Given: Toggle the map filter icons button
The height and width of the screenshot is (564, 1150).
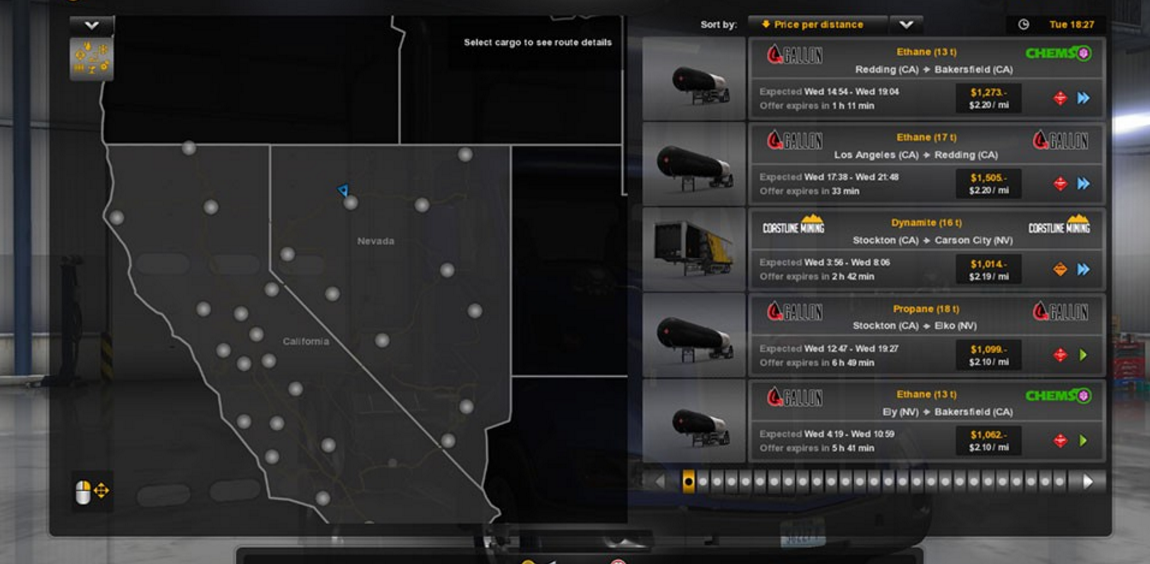Looking at the screenshot, I should tap(91, 59).
